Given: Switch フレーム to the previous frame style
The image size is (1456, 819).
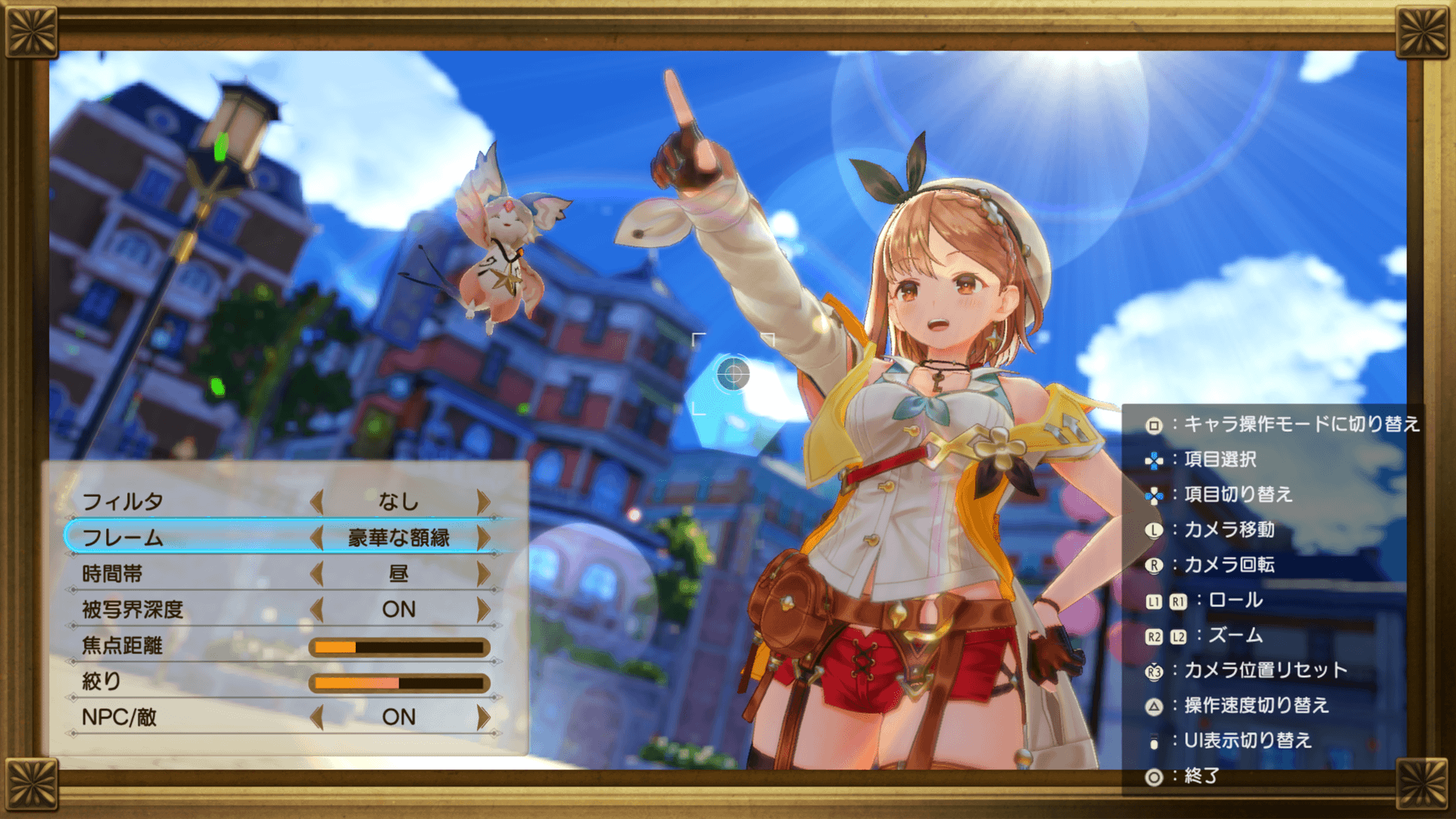Looking at the screenshot, I should pos(317,538).
